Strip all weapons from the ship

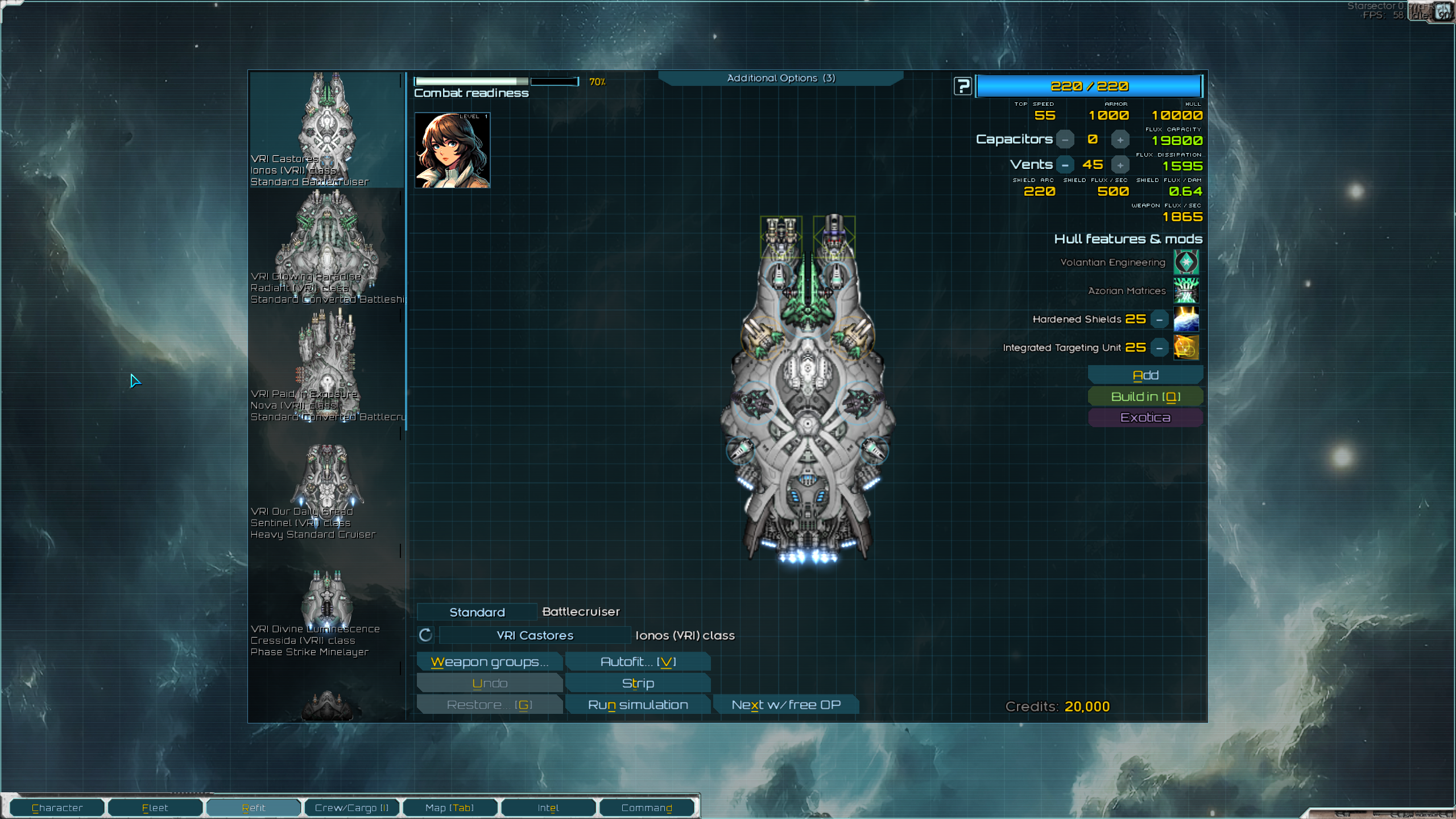[x=638, y=683]
